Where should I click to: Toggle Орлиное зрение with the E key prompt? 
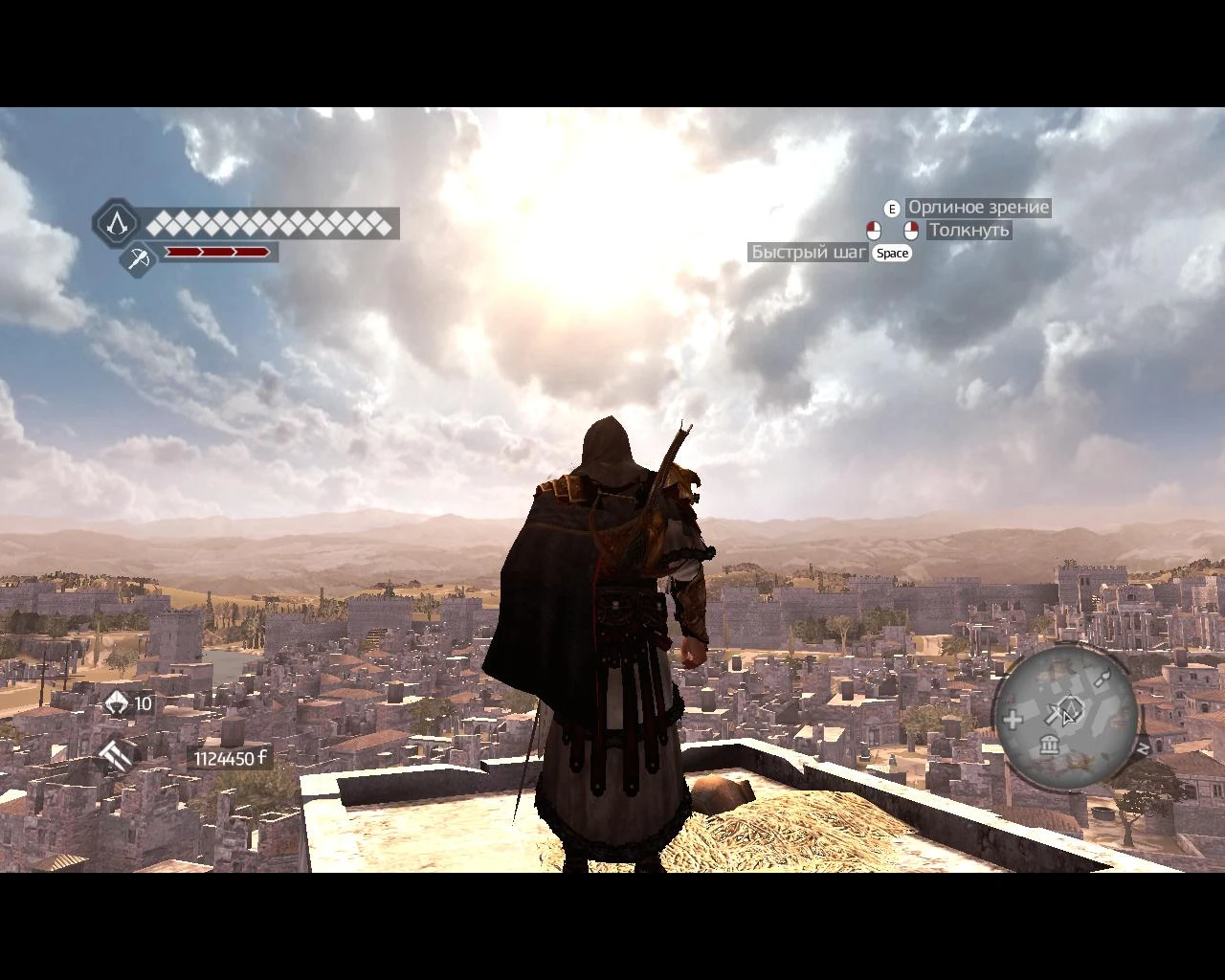click(892, 207)
